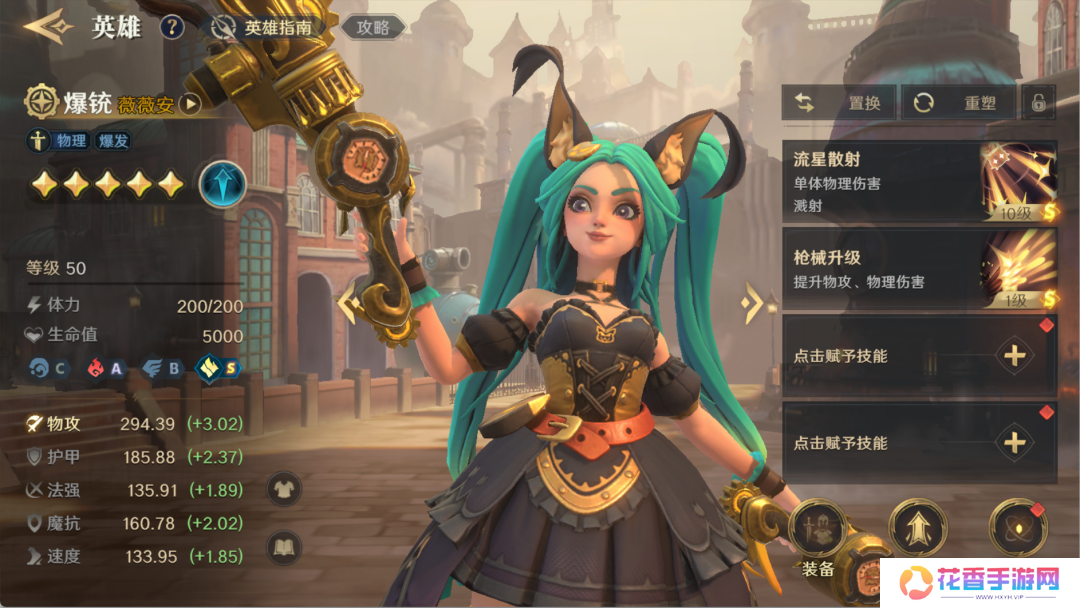
Task: Open the round button with red notification dot
Action: click(x=1017, y=527)
